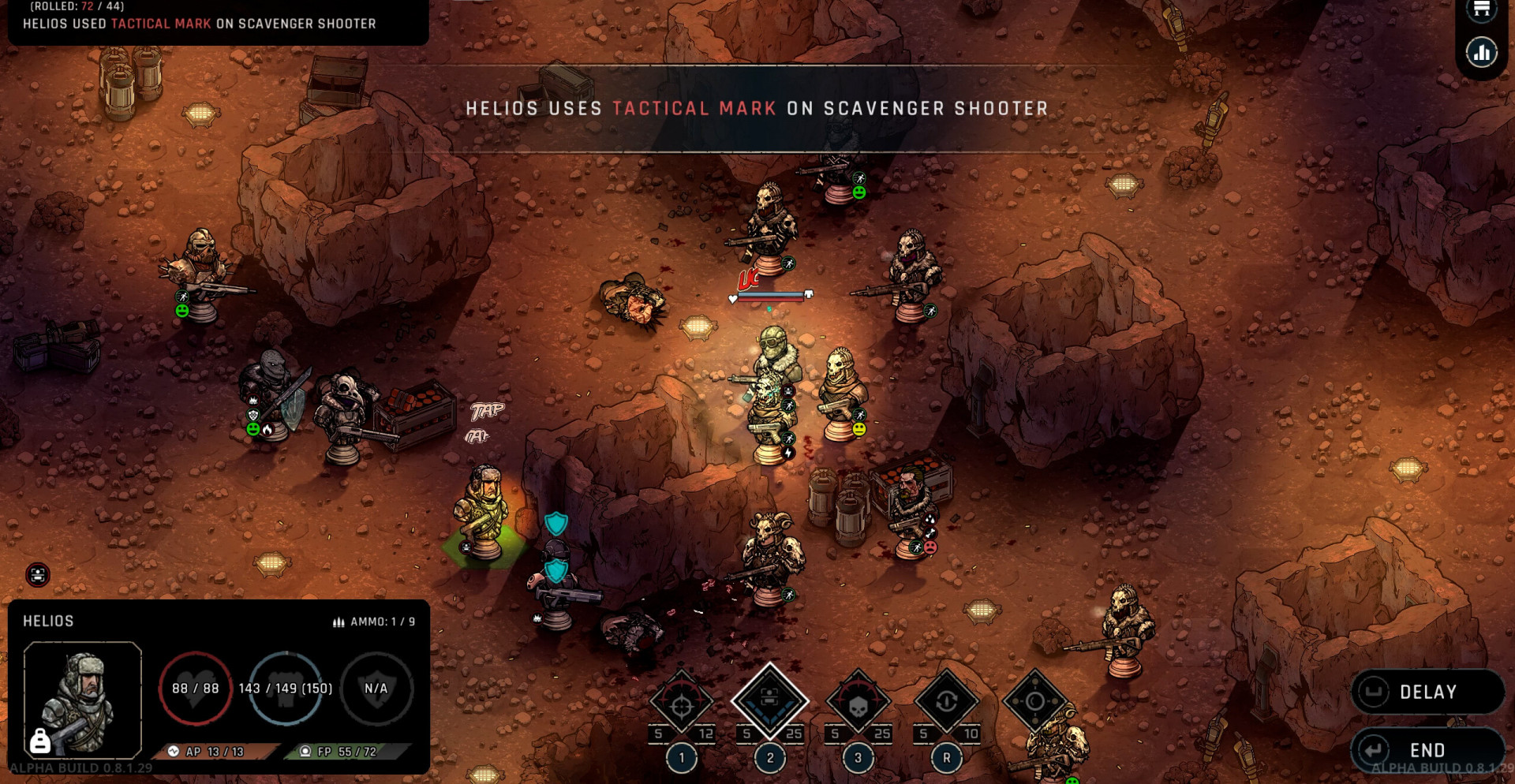Activate the skull kill-shot ability
Image resolution: width=1515 pixels, height=784 pixels.
pos(858,702)
